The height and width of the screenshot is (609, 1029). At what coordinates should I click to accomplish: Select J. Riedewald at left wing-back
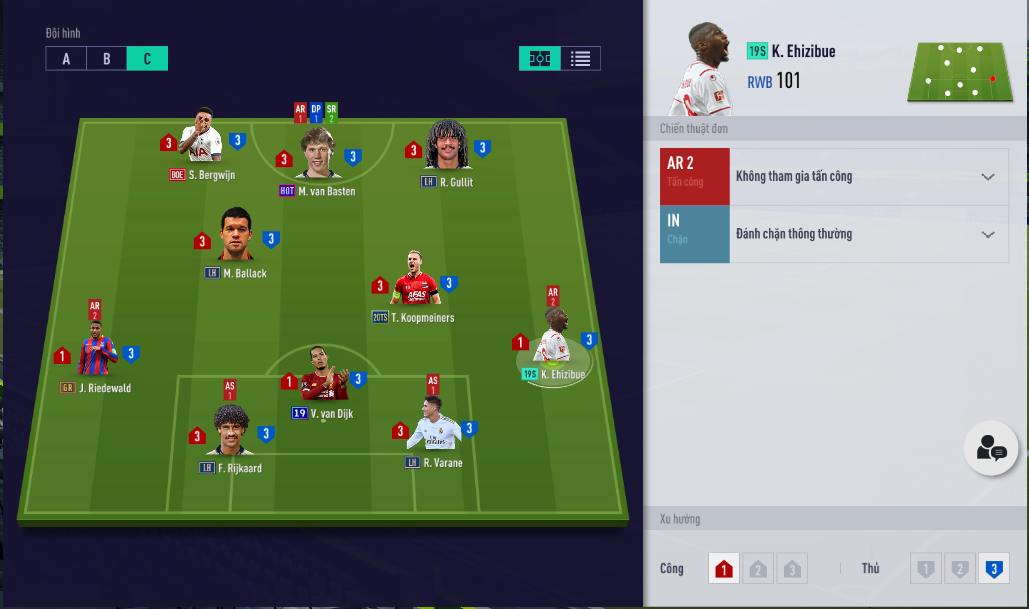[x=96, y=353]
